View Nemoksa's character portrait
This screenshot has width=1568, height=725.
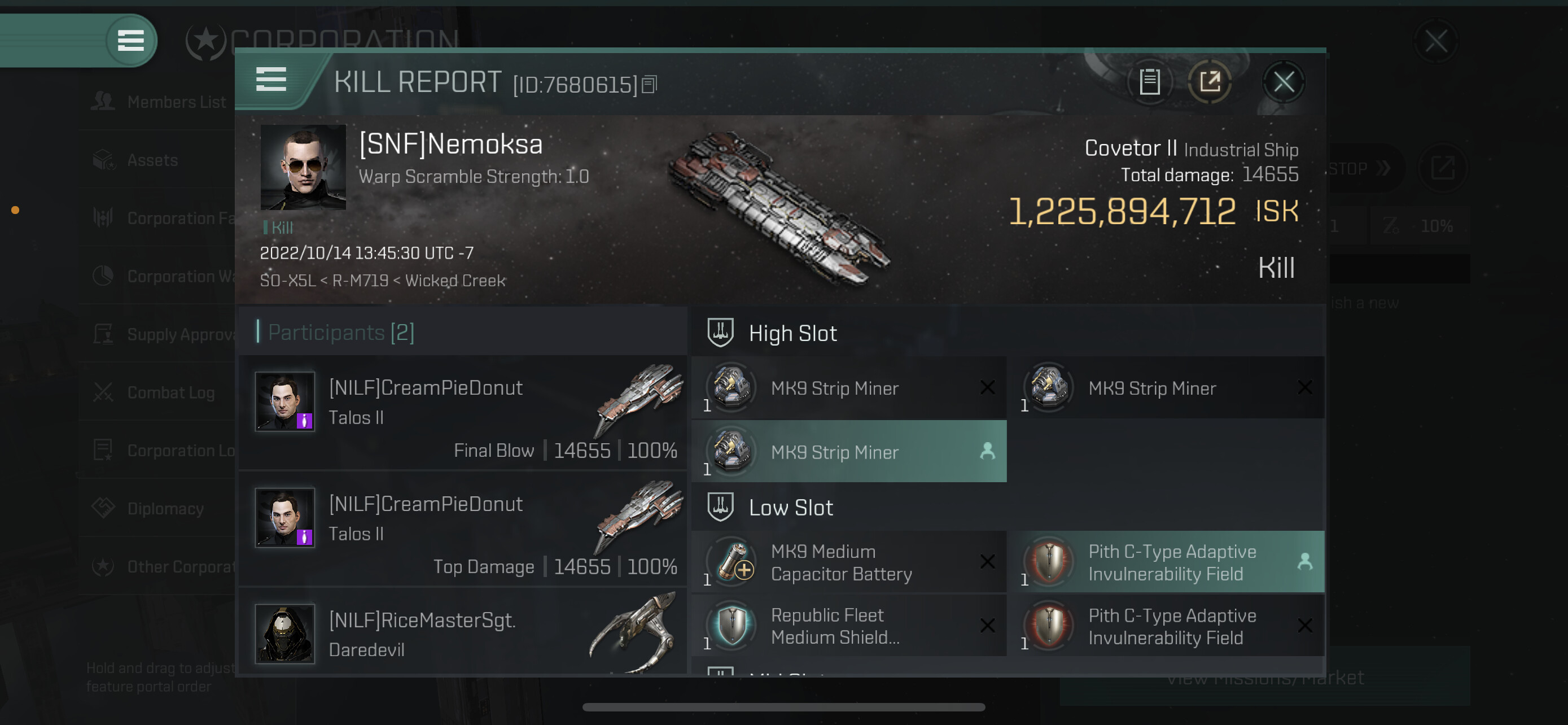click(x=303, y=167)
